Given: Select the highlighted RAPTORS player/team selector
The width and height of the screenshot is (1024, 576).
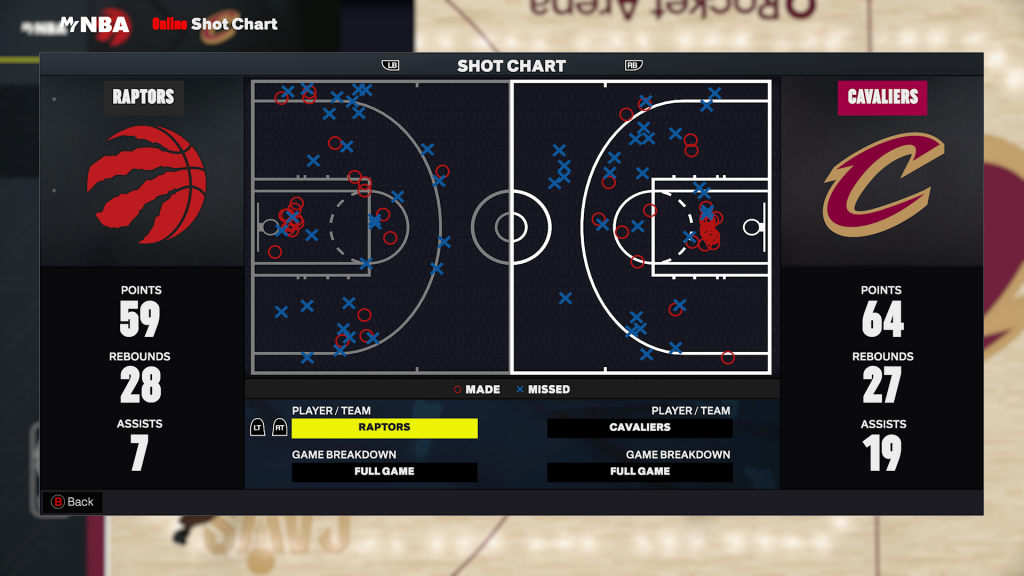Looking at the screenshot, I should coord(384,428).
